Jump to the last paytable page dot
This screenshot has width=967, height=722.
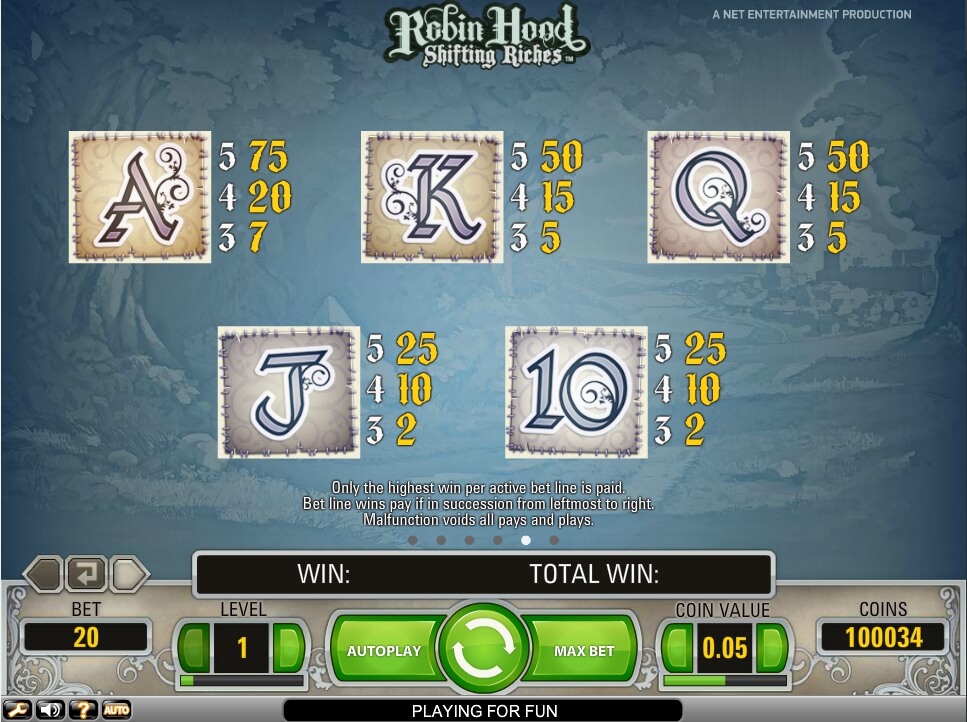click(x=554, y=540)
